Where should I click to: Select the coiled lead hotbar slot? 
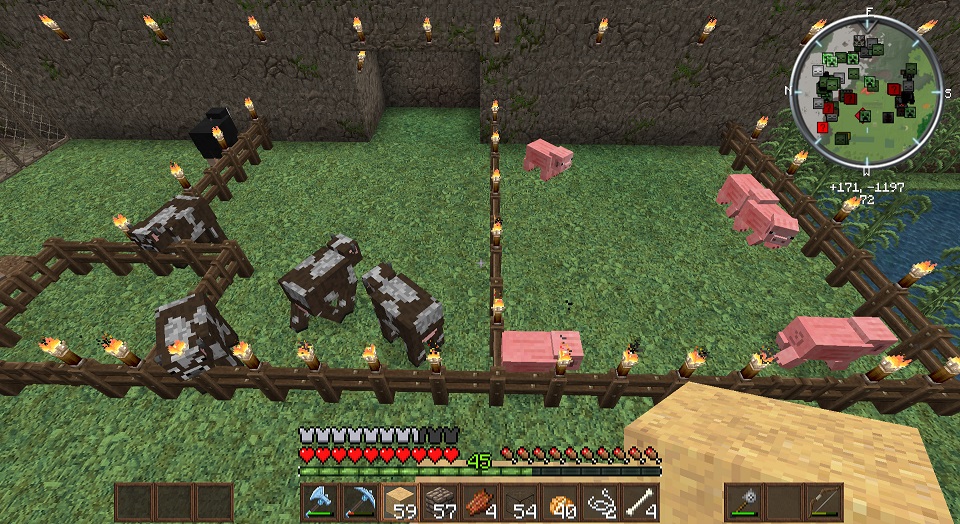[600, 501]
